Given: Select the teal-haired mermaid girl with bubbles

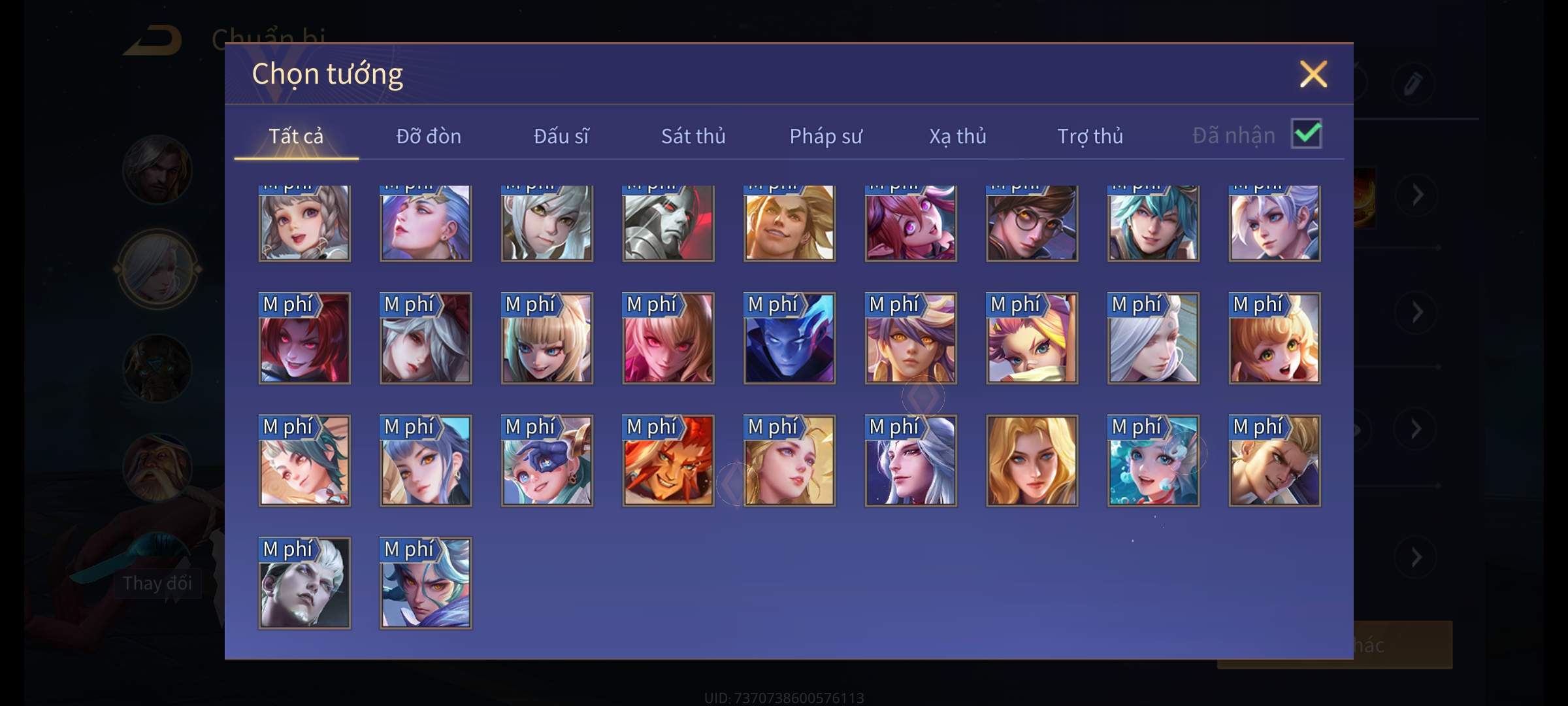Looking at the screenshot, I should click(1153, 461).
